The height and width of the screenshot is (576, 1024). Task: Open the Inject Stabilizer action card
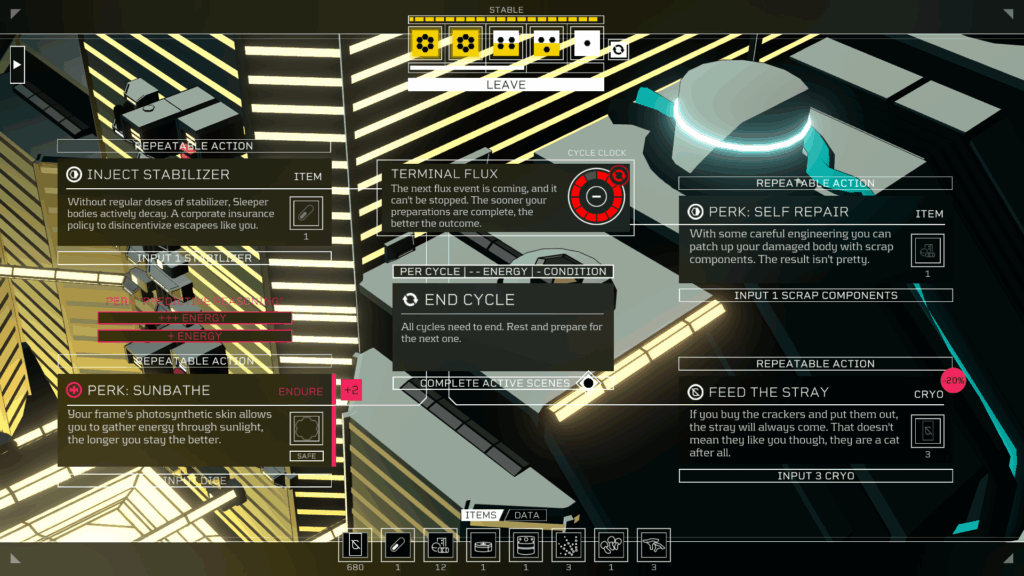coord(194,202)
